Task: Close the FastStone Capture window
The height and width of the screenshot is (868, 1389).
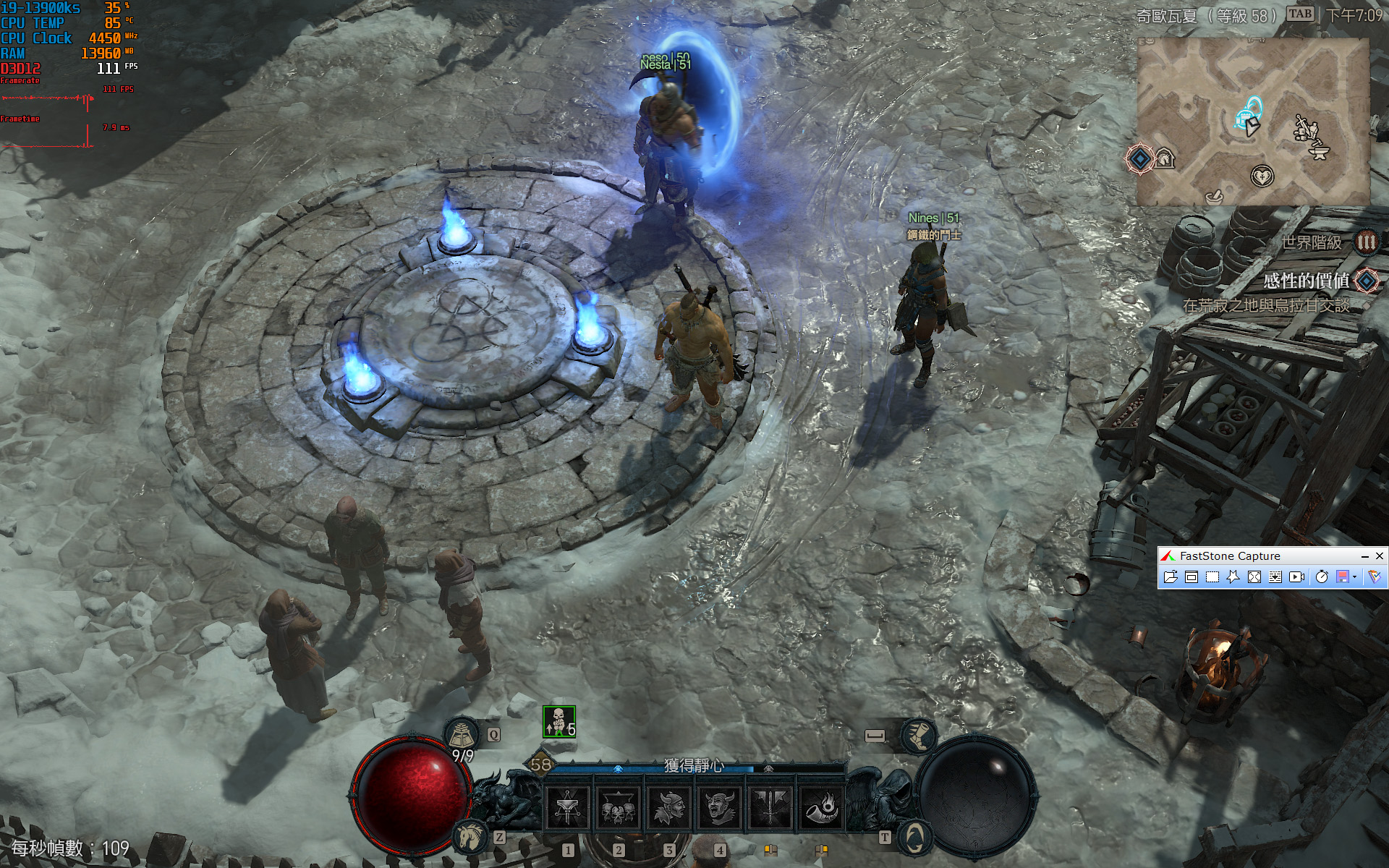Action: point(1380,556)
